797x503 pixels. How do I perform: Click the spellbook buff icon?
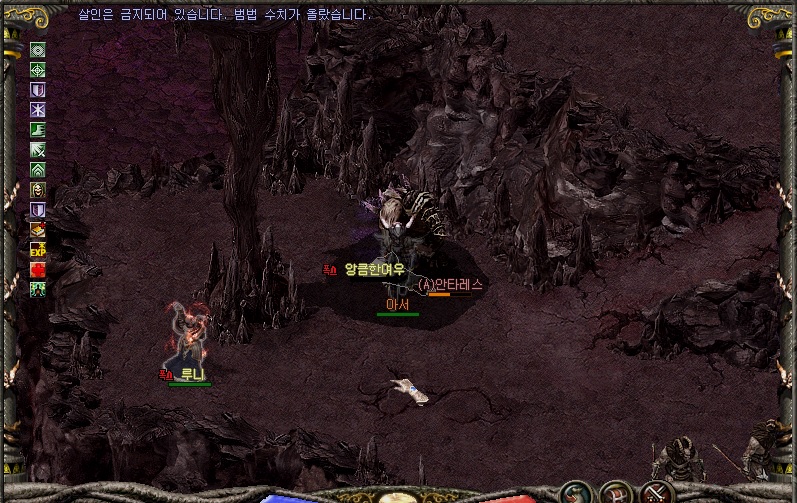click(38, 229)
